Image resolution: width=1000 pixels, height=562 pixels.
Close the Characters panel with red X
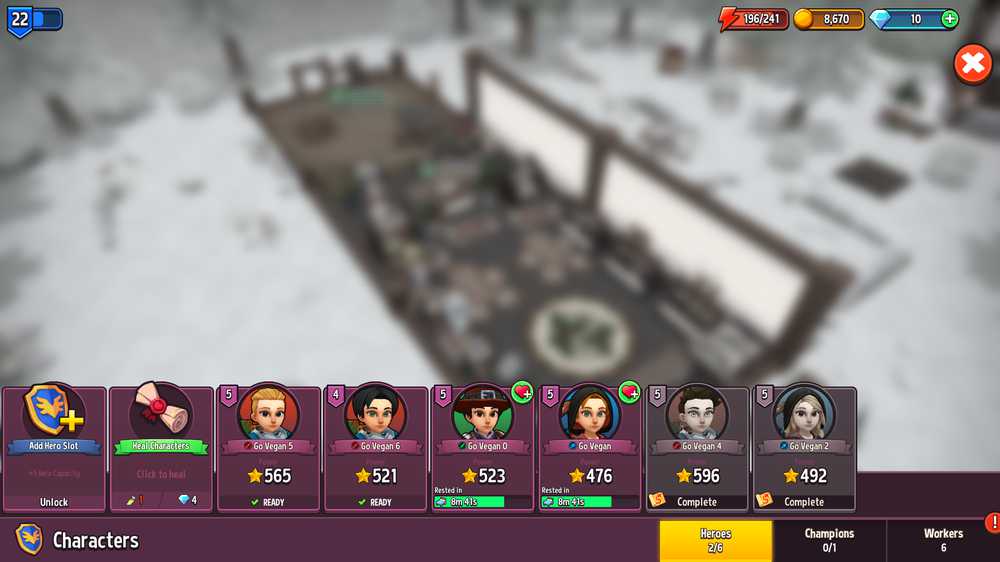972,64
